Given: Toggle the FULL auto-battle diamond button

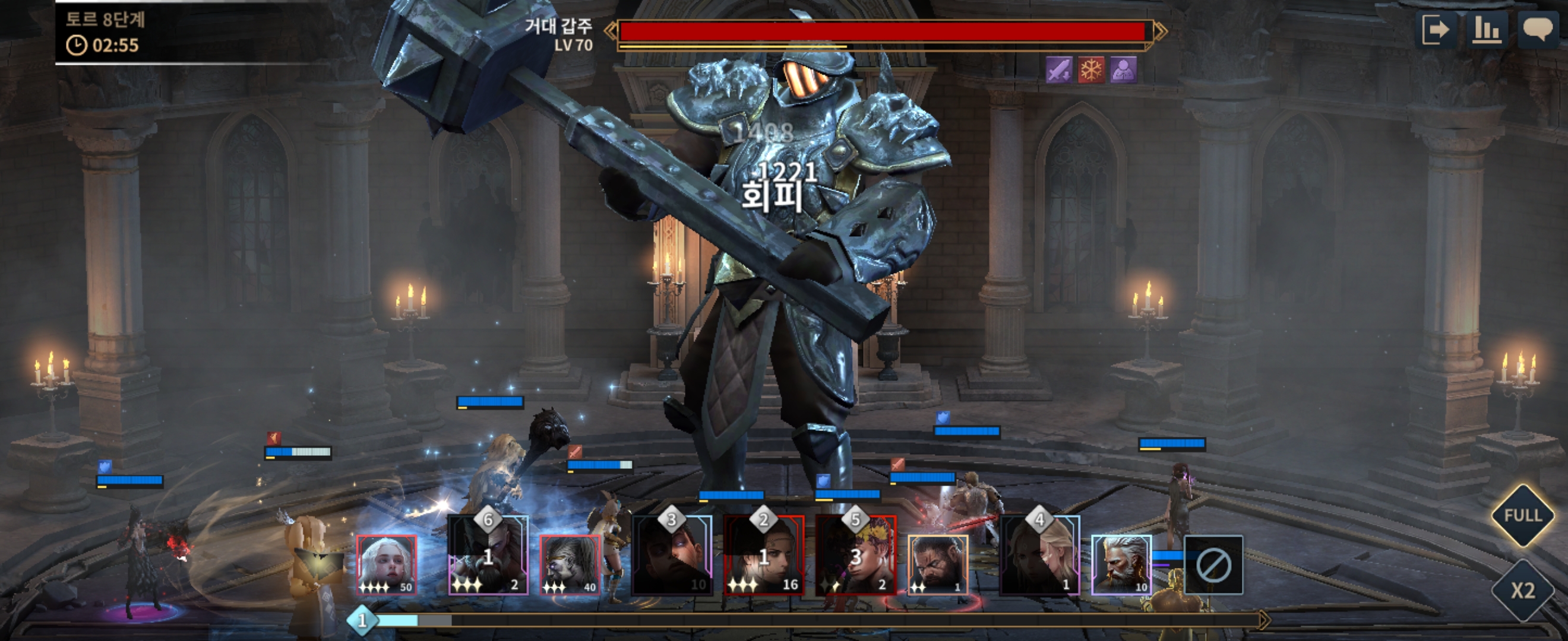Looking at the screenshot, I should (1522, 516).
